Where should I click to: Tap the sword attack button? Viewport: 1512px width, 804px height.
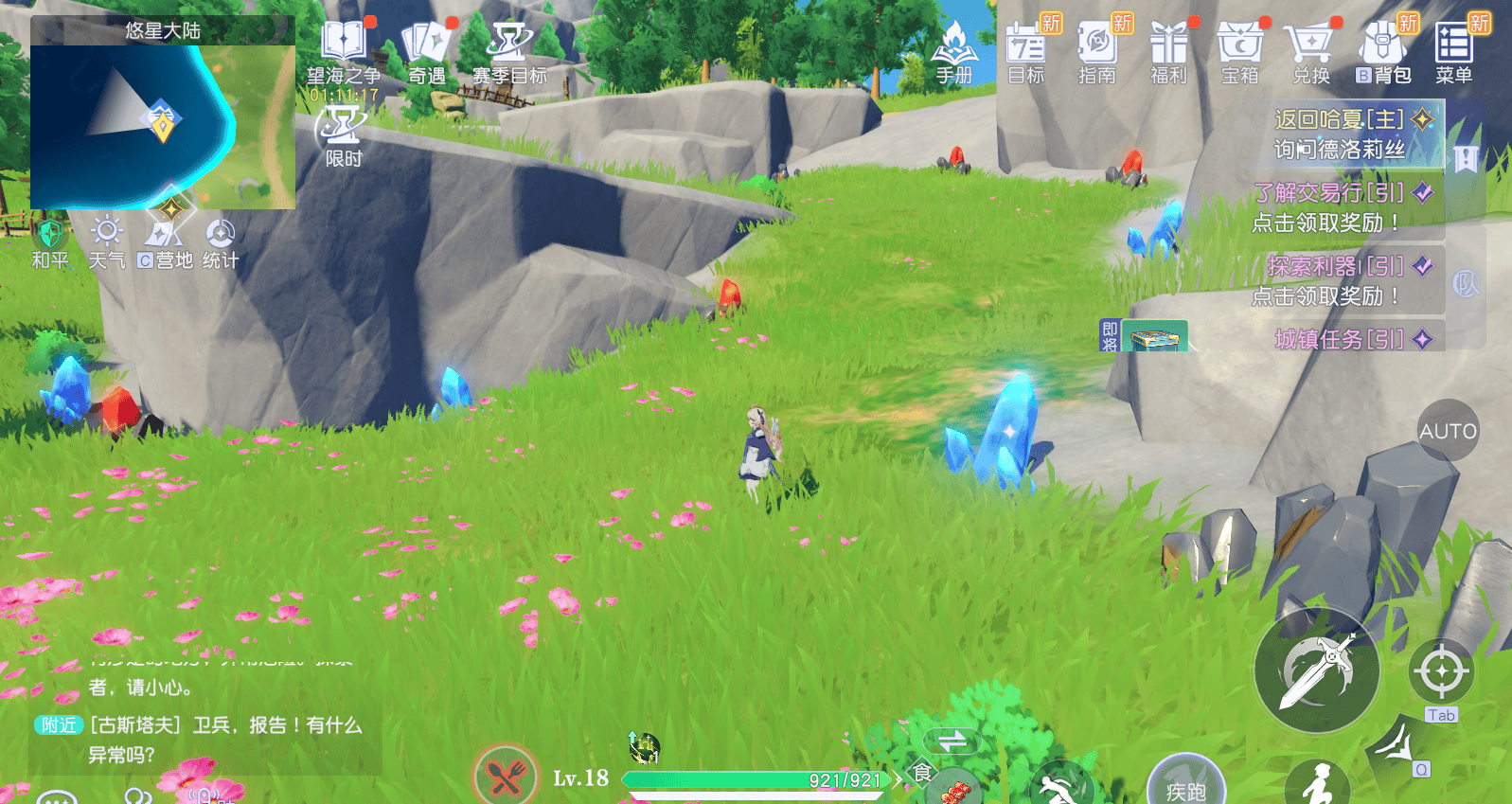pos(1316,670)
